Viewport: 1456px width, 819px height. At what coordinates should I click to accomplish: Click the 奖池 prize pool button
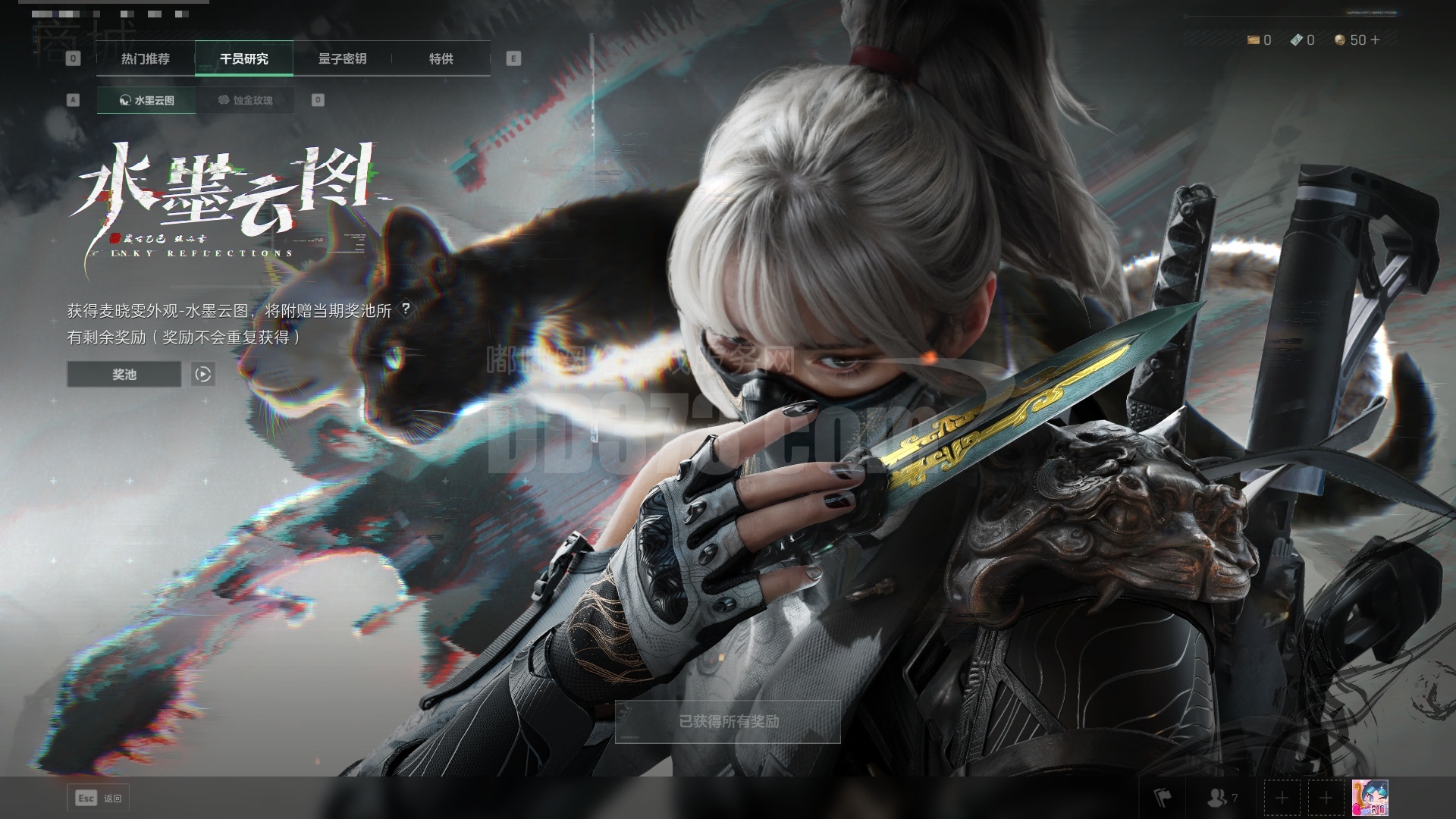tap(123, 374)
